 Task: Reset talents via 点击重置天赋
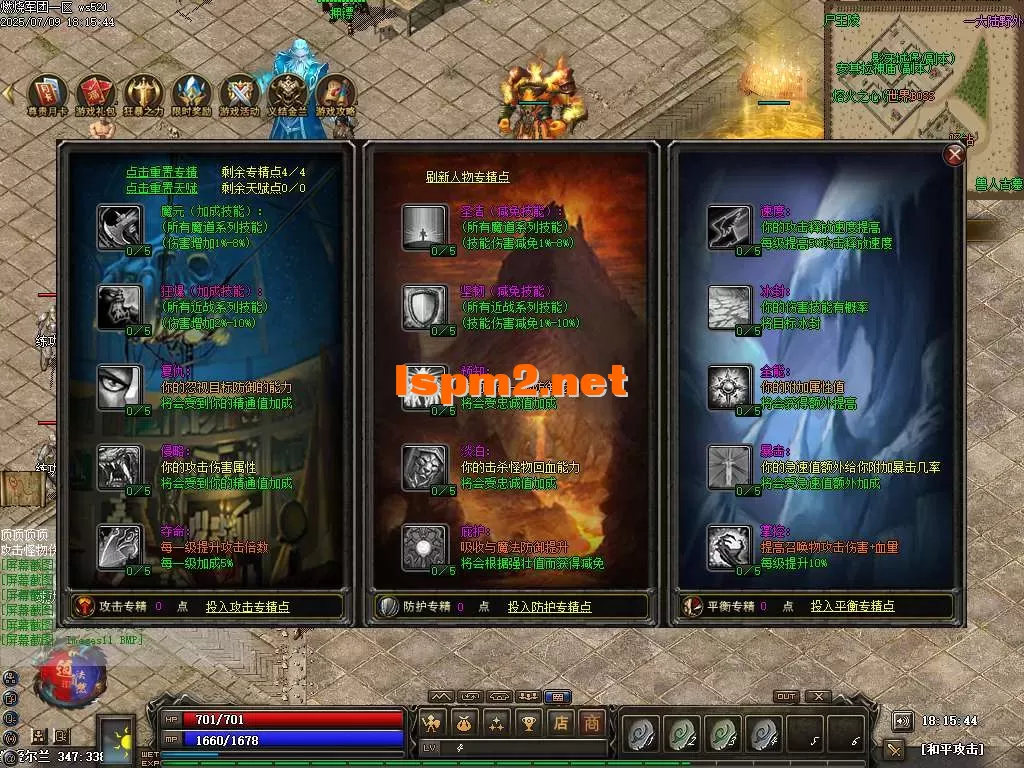coord(162,187)
